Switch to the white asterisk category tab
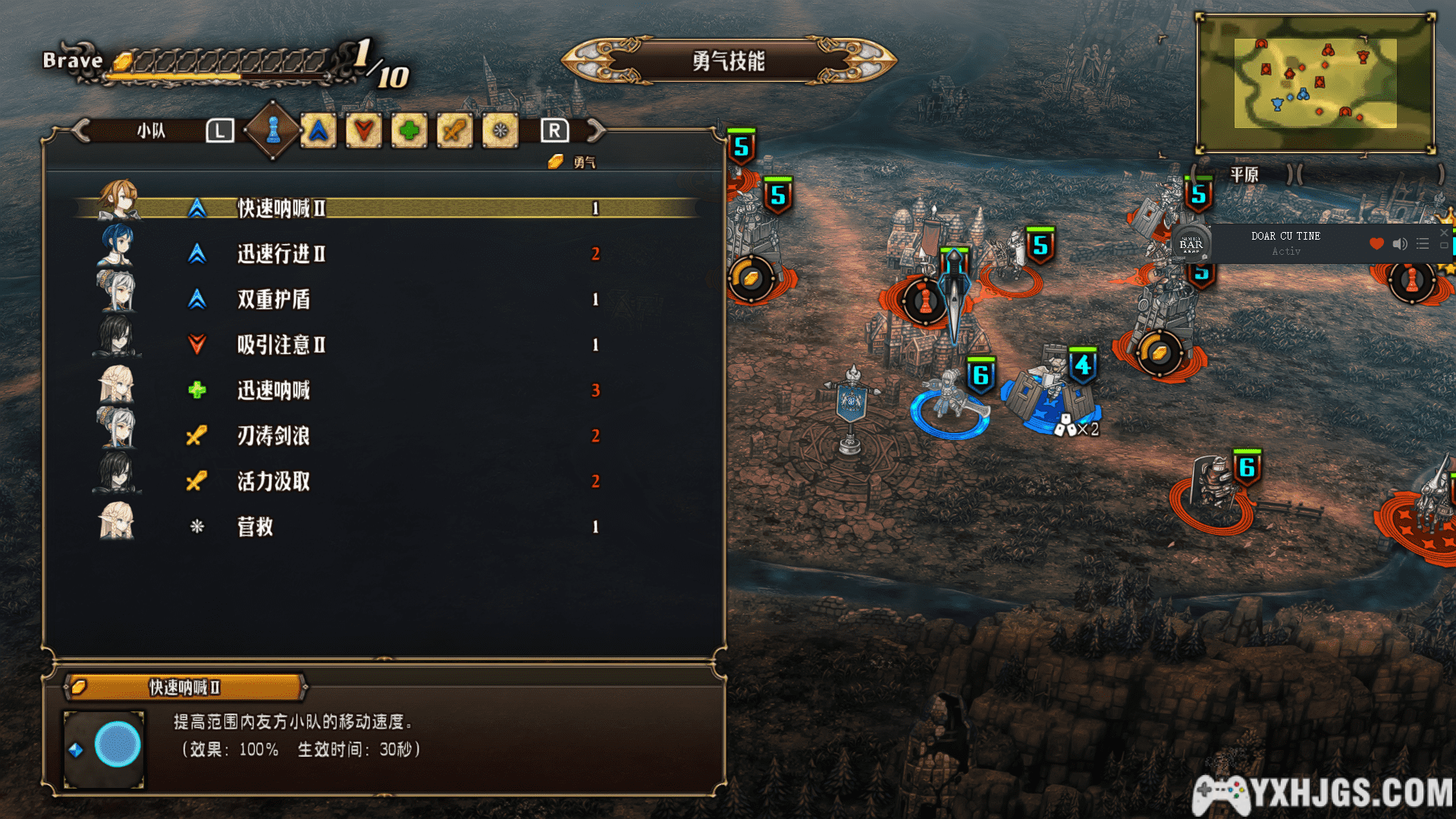1456x819 pixels. [x=500, y=131]
